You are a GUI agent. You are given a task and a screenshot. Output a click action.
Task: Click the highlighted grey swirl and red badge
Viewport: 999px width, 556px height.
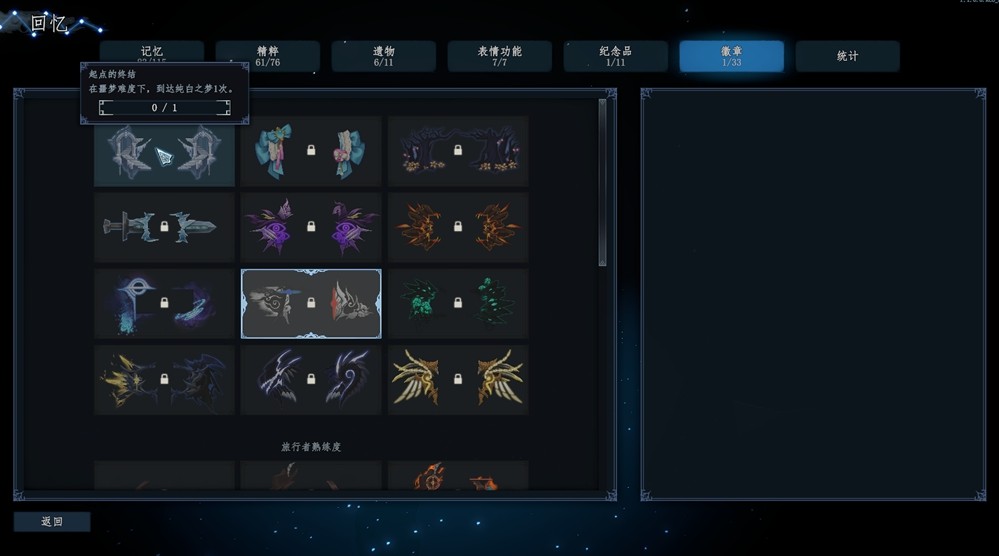(311, 303)
